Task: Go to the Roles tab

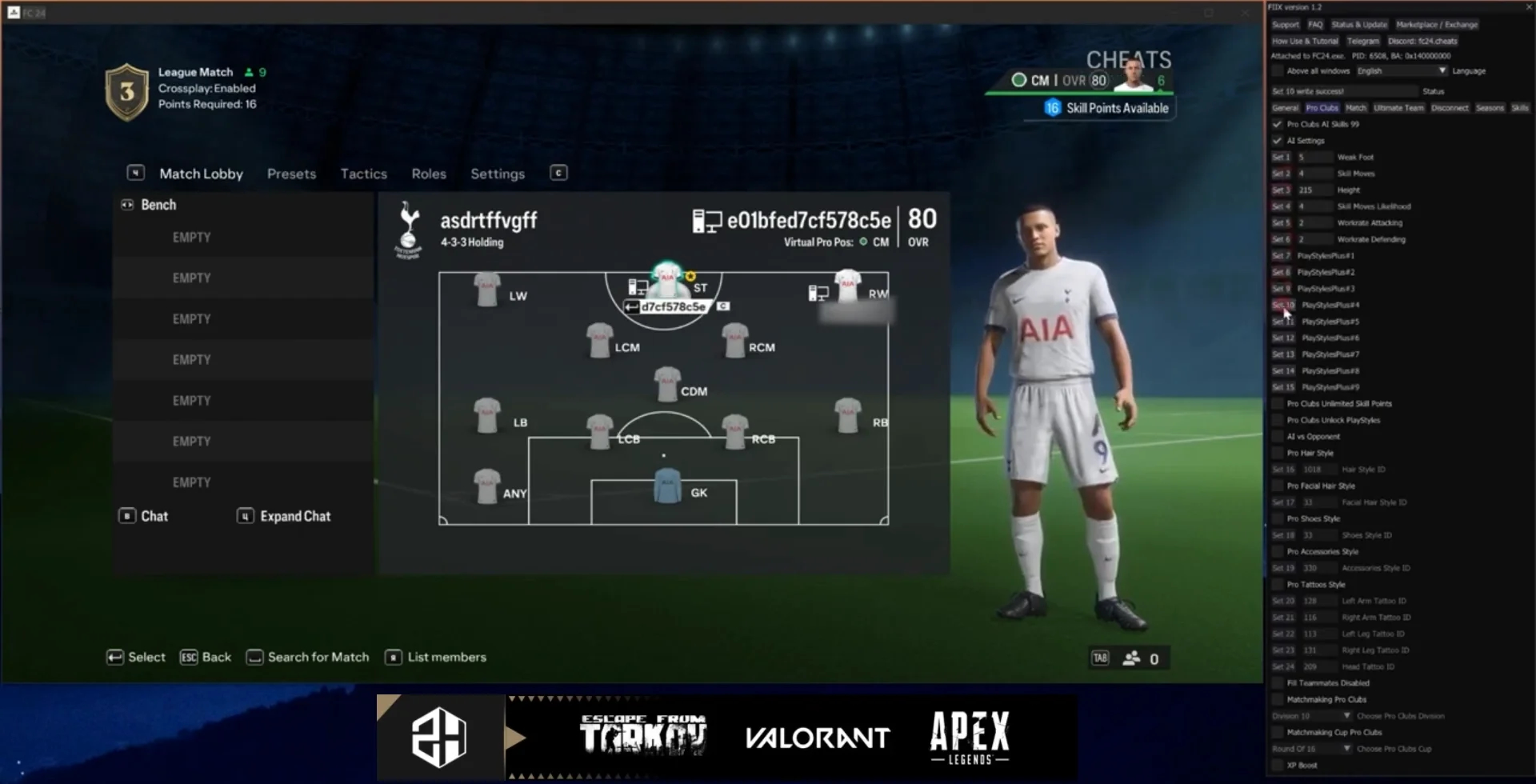Action: coord(429,174)
